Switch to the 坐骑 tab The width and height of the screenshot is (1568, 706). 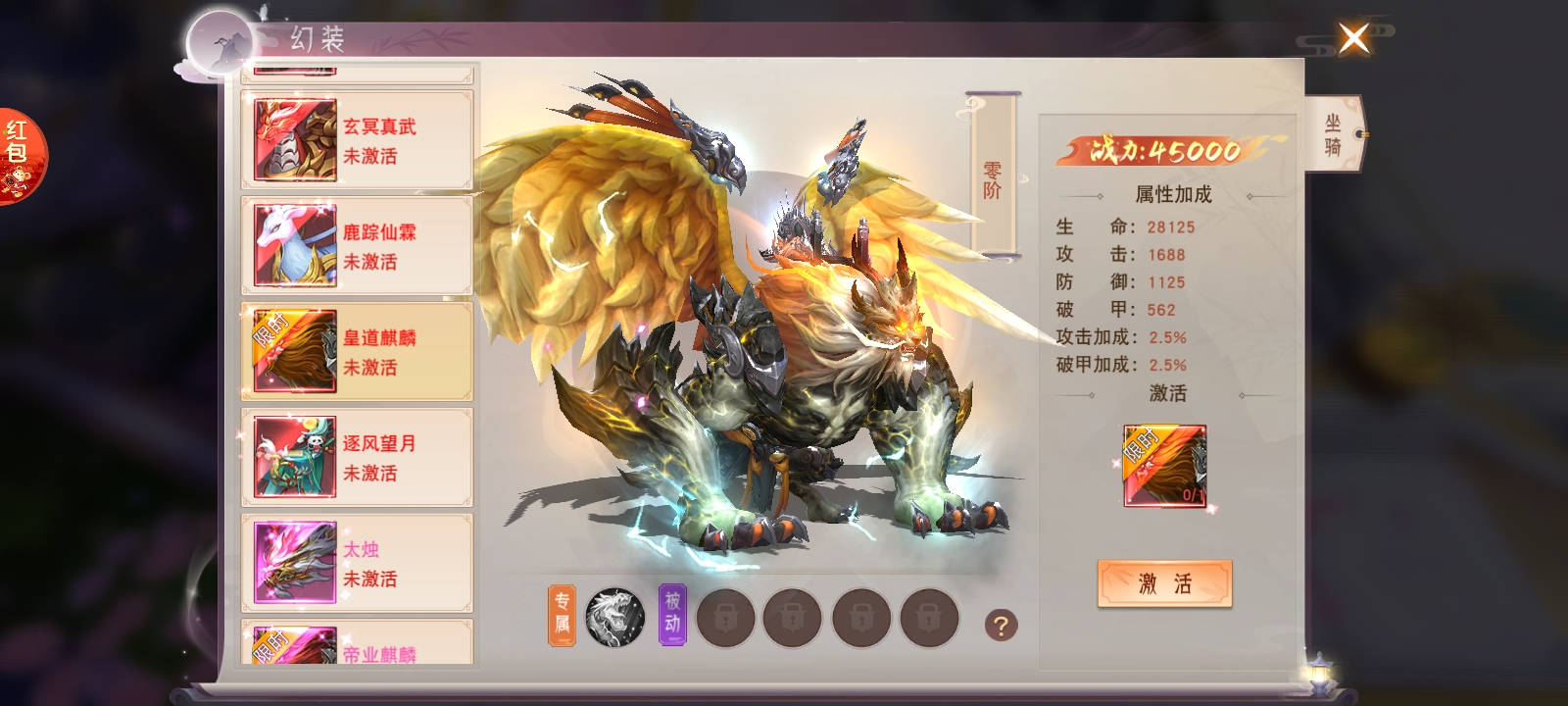(x=1333, y=135)
